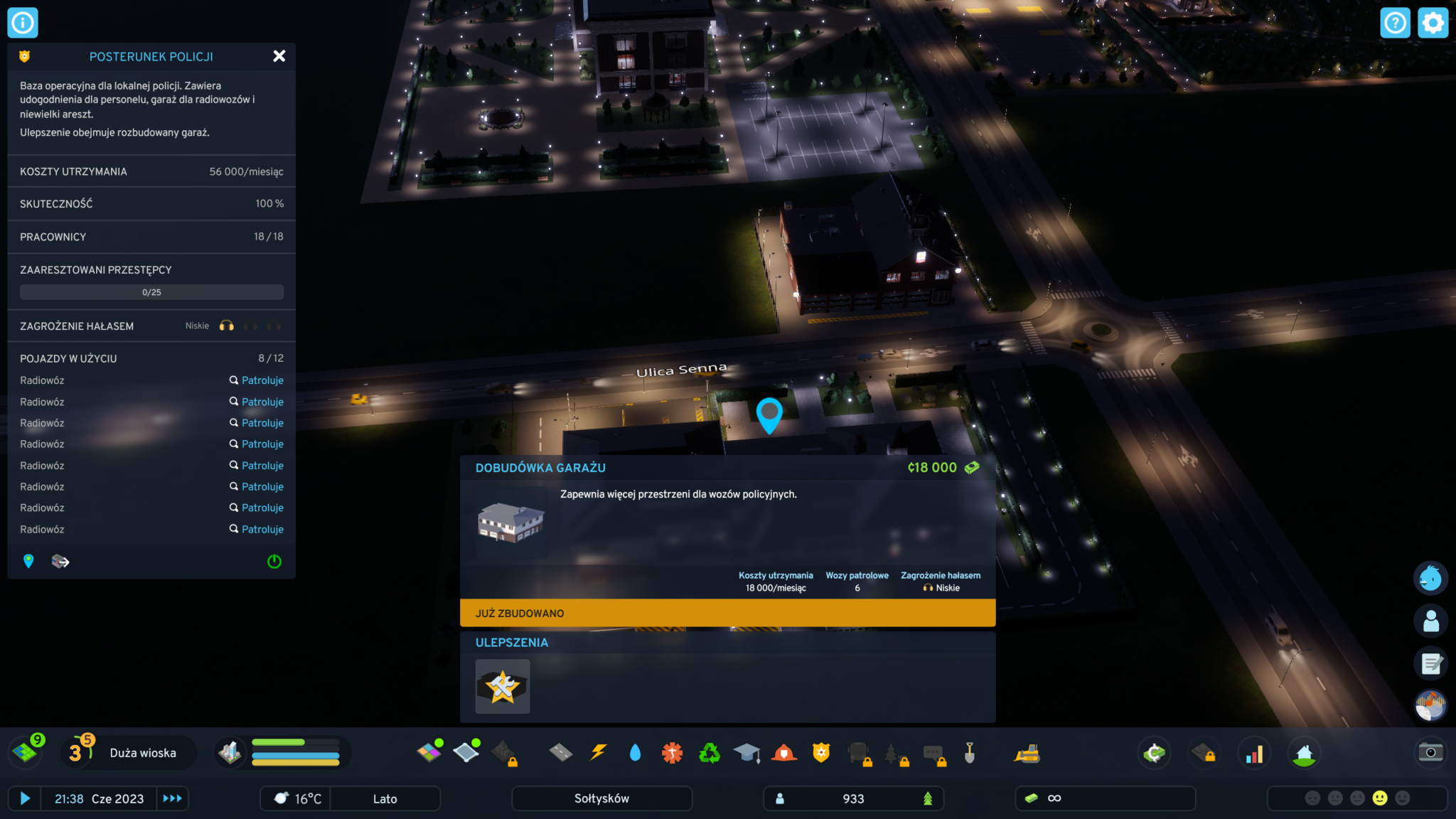
Task: Resume the simulation with the play button
Action: coord(25,798)
